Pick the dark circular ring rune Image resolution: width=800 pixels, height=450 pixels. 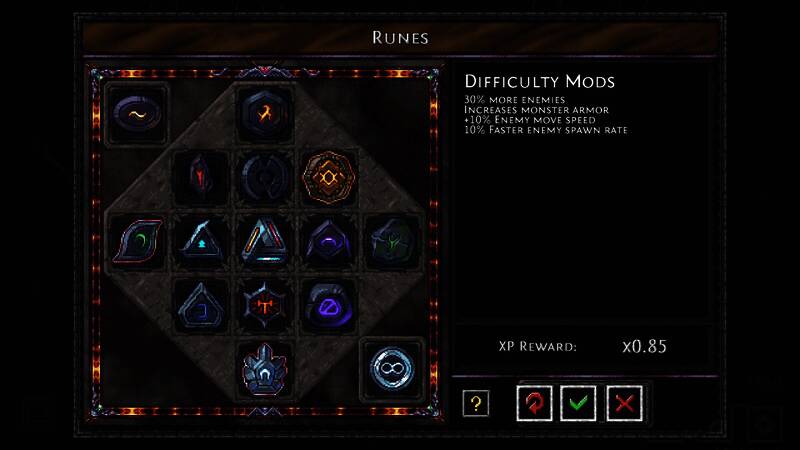point(265,178)
